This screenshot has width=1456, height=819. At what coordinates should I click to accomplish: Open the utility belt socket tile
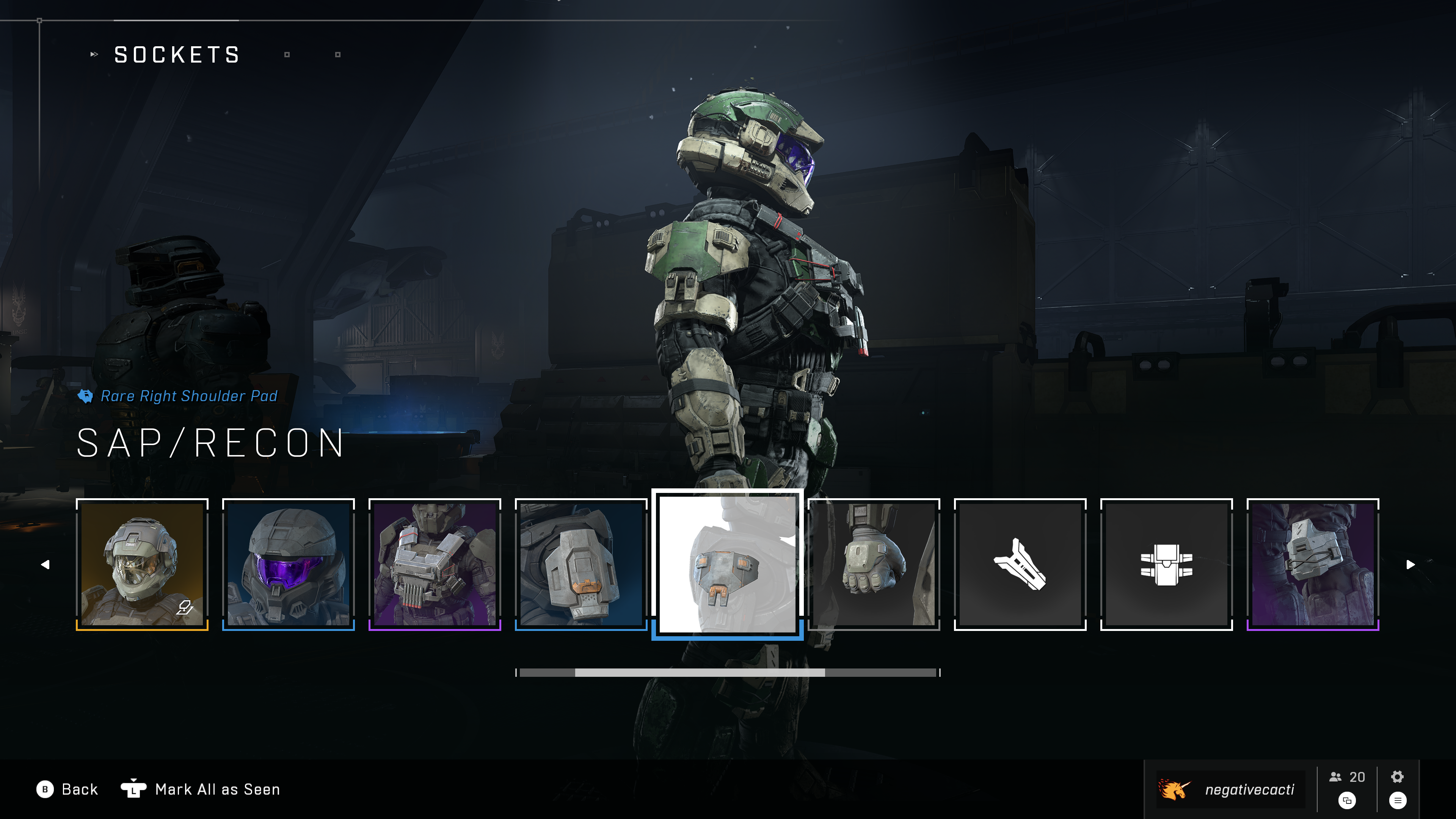click(1167, 564)
